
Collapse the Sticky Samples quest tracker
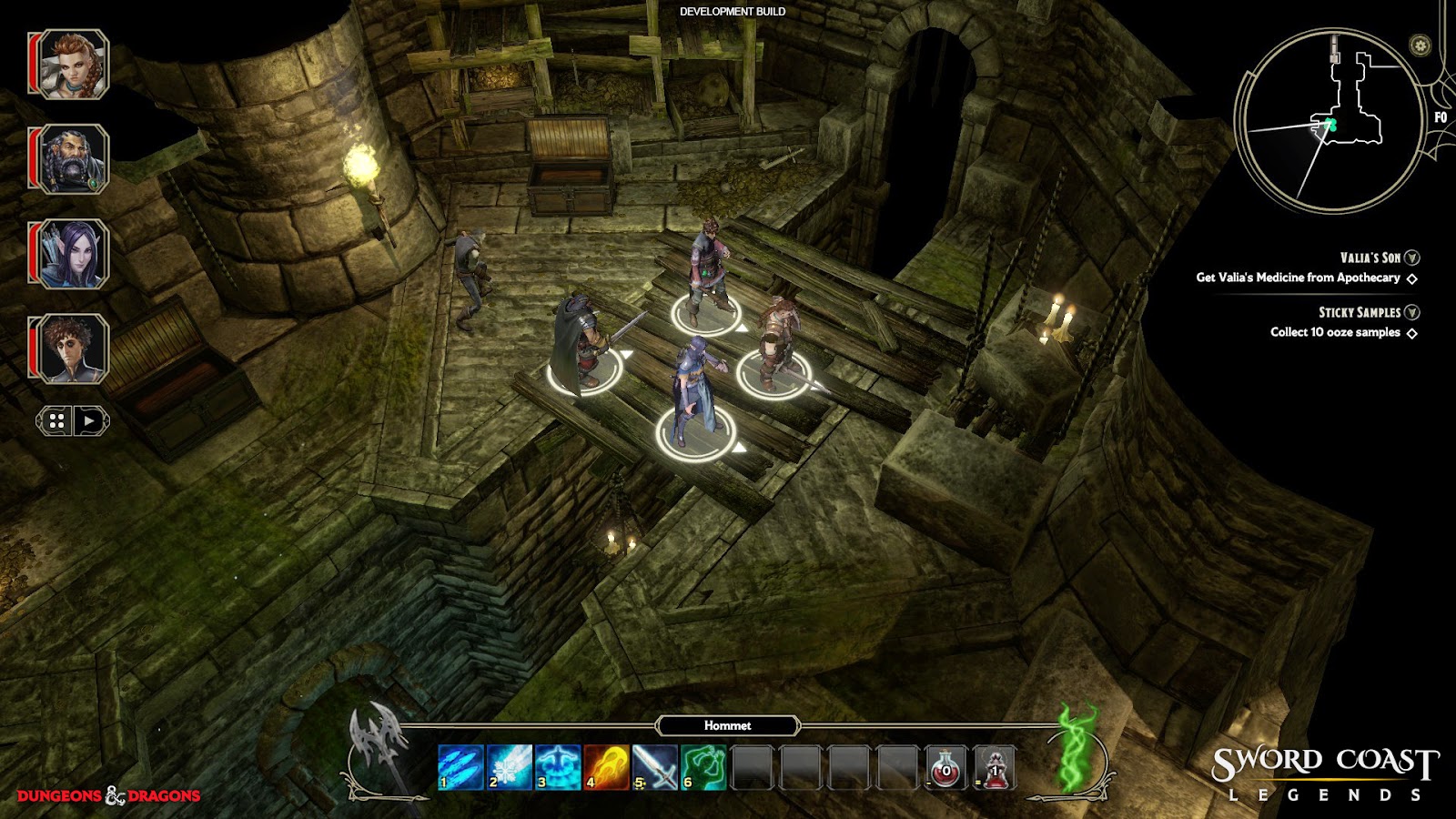1412,312
